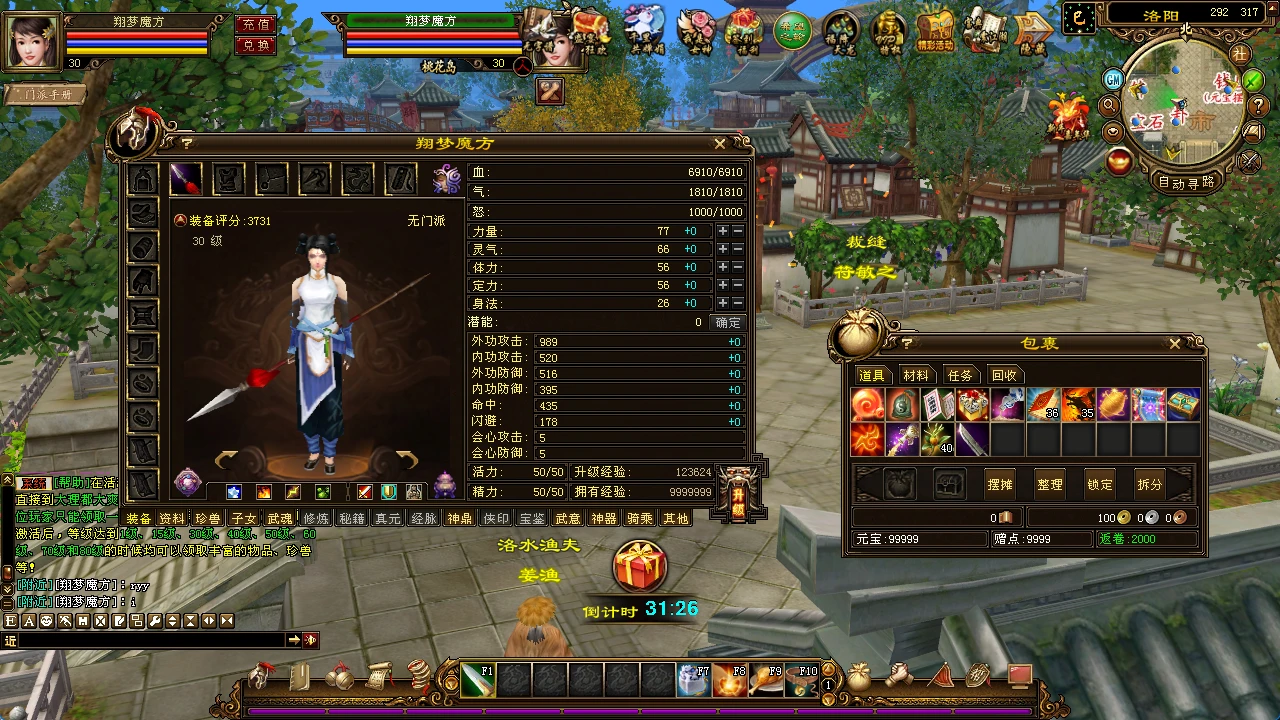Switch to the 材料 materials tab
Viewport: 1280px width, 720px height.
click(x=916, y=375)
